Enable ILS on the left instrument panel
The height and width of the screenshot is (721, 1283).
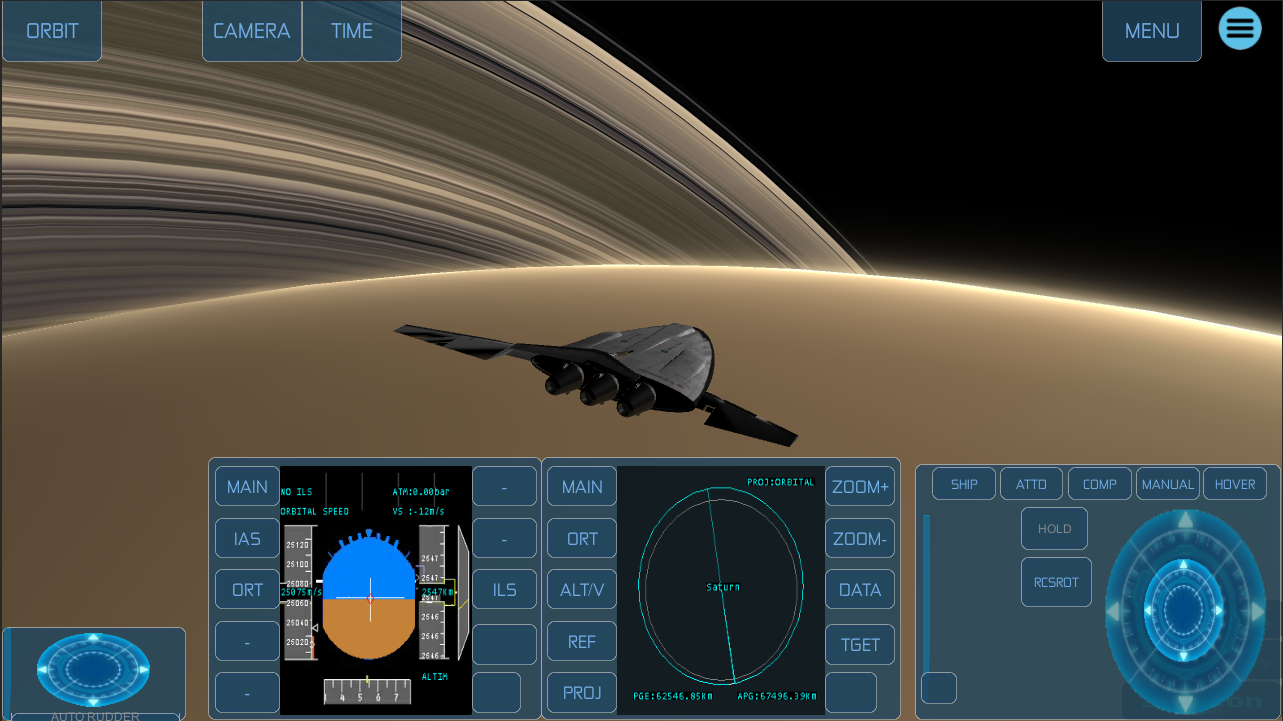504,589
